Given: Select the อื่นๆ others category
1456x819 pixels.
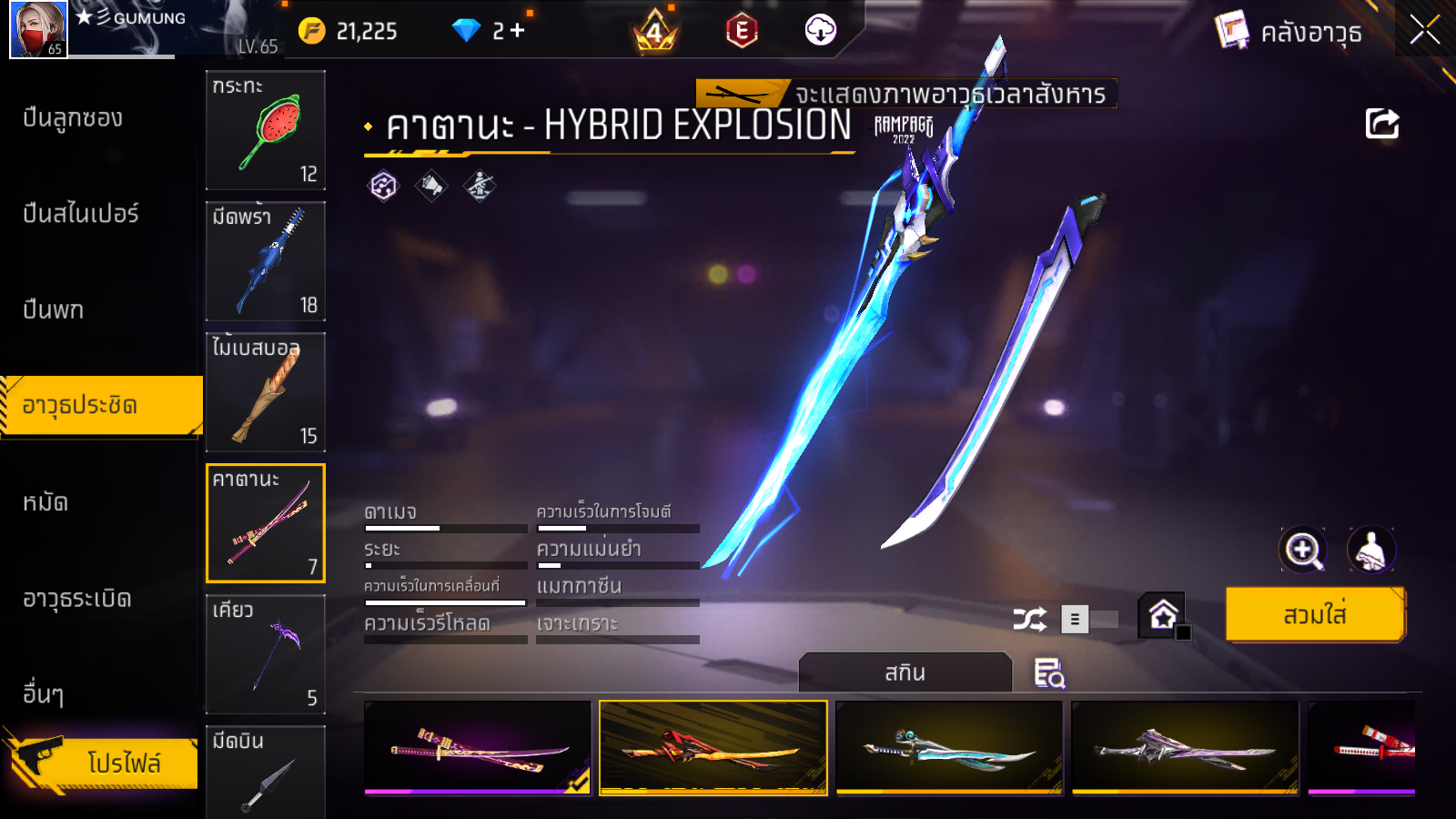Looking at the screenshot, I should [43, 694].
